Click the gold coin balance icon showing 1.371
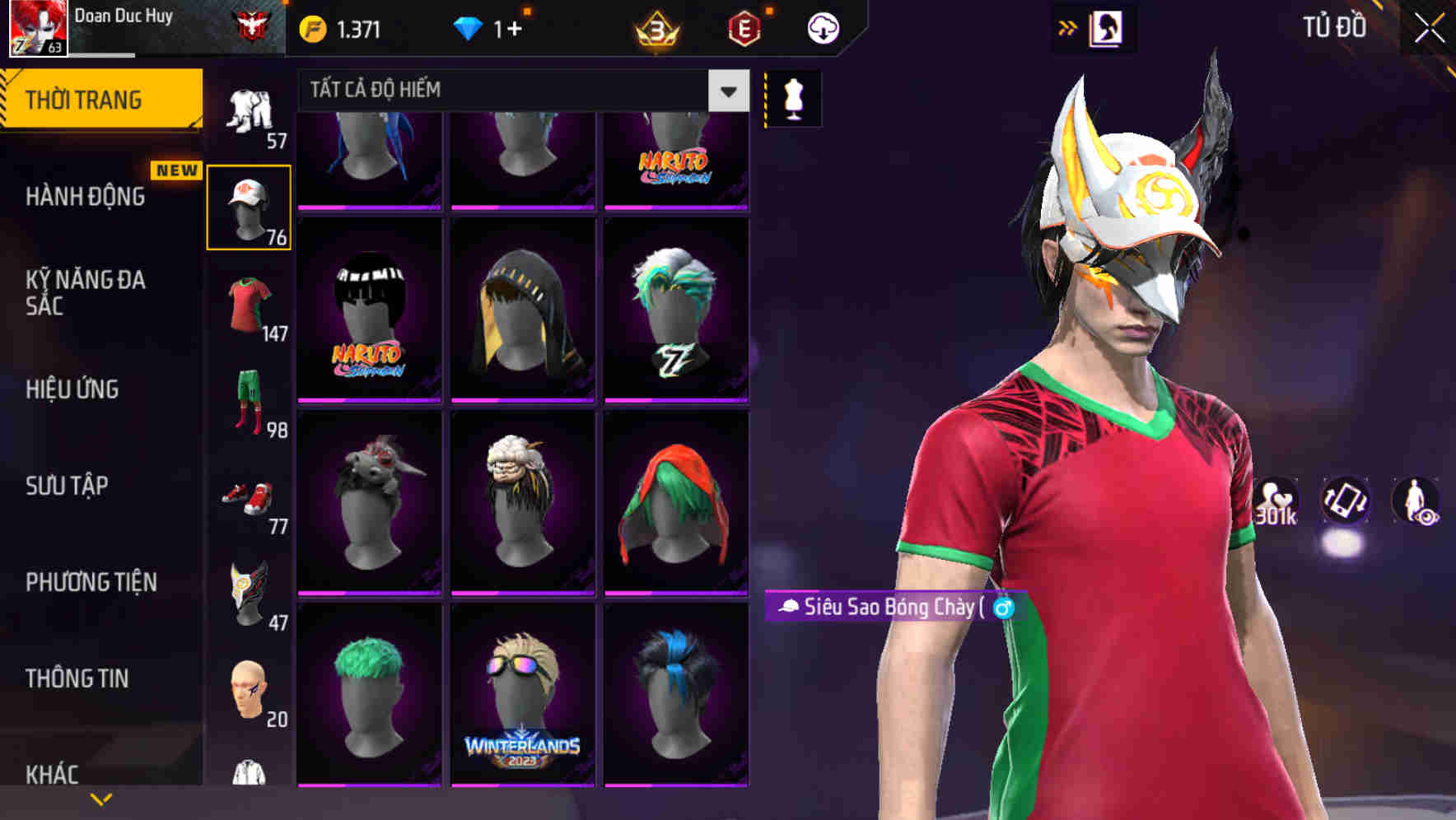The height and width of the screenshot is (820, 1456). point(310,26)
